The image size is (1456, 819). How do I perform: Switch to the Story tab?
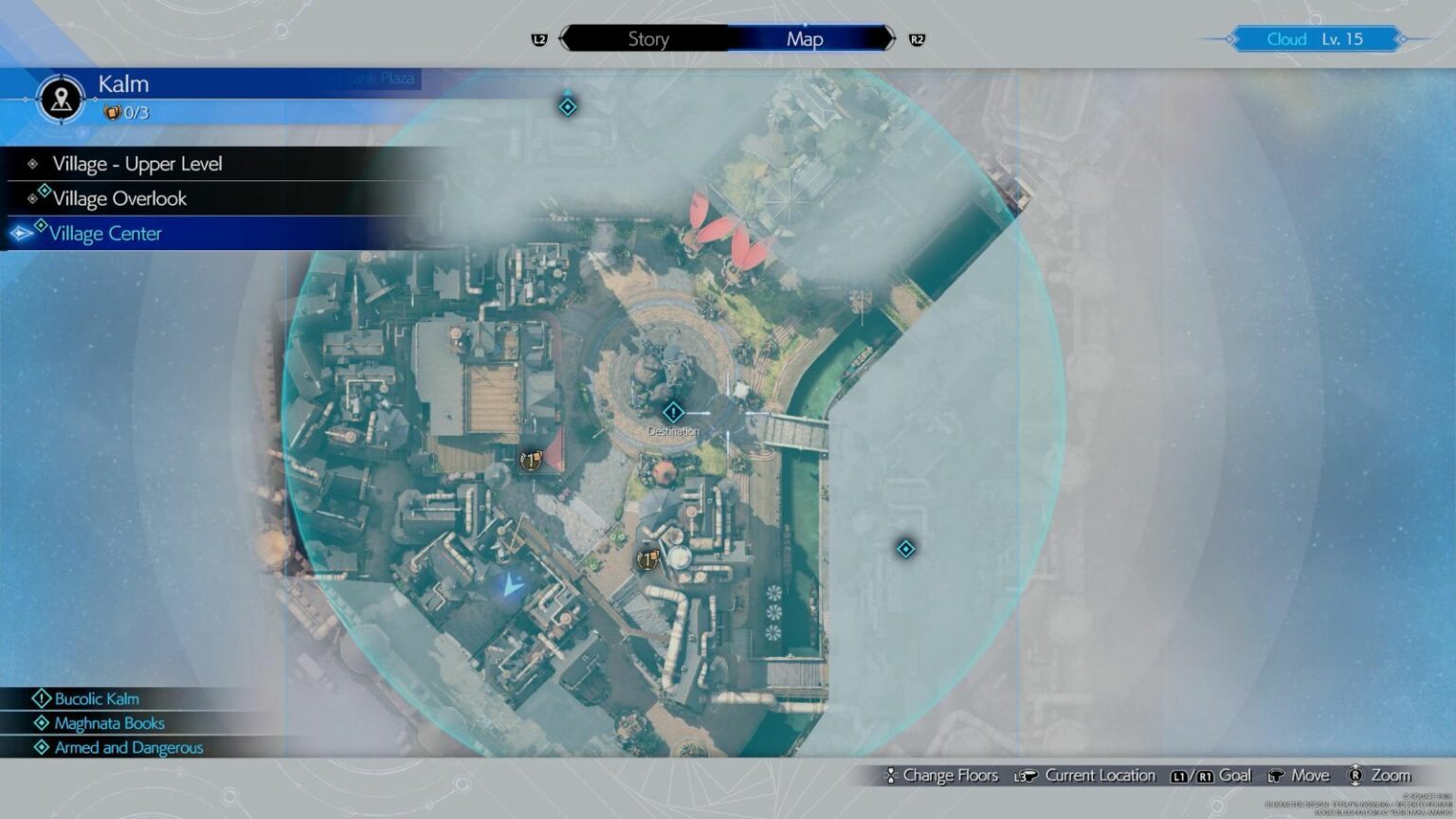(x=648, y=39)
